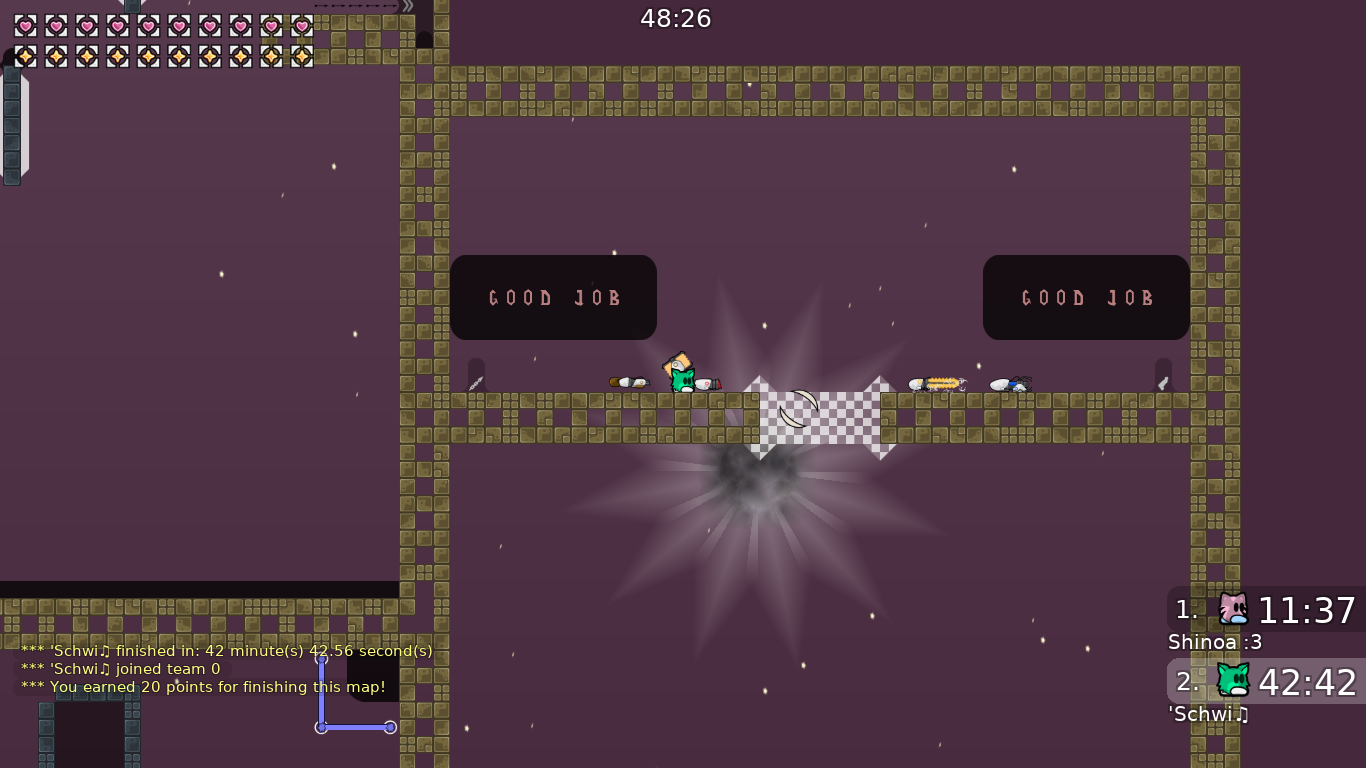
Task: Take the blue-tipped rifle on the right platform
Action: coord(1008,382)
